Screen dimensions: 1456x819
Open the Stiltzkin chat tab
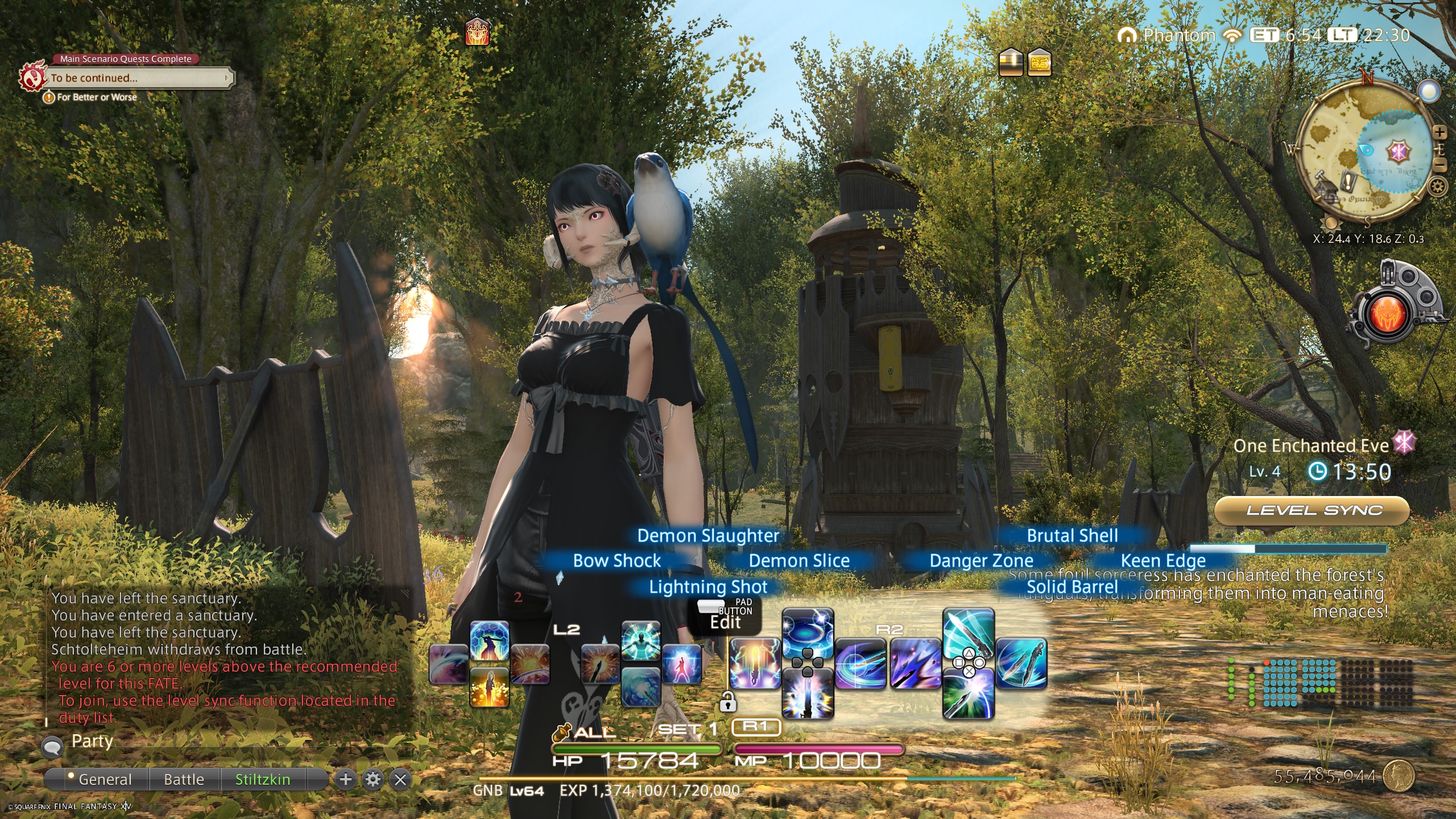tap(262, 780)
